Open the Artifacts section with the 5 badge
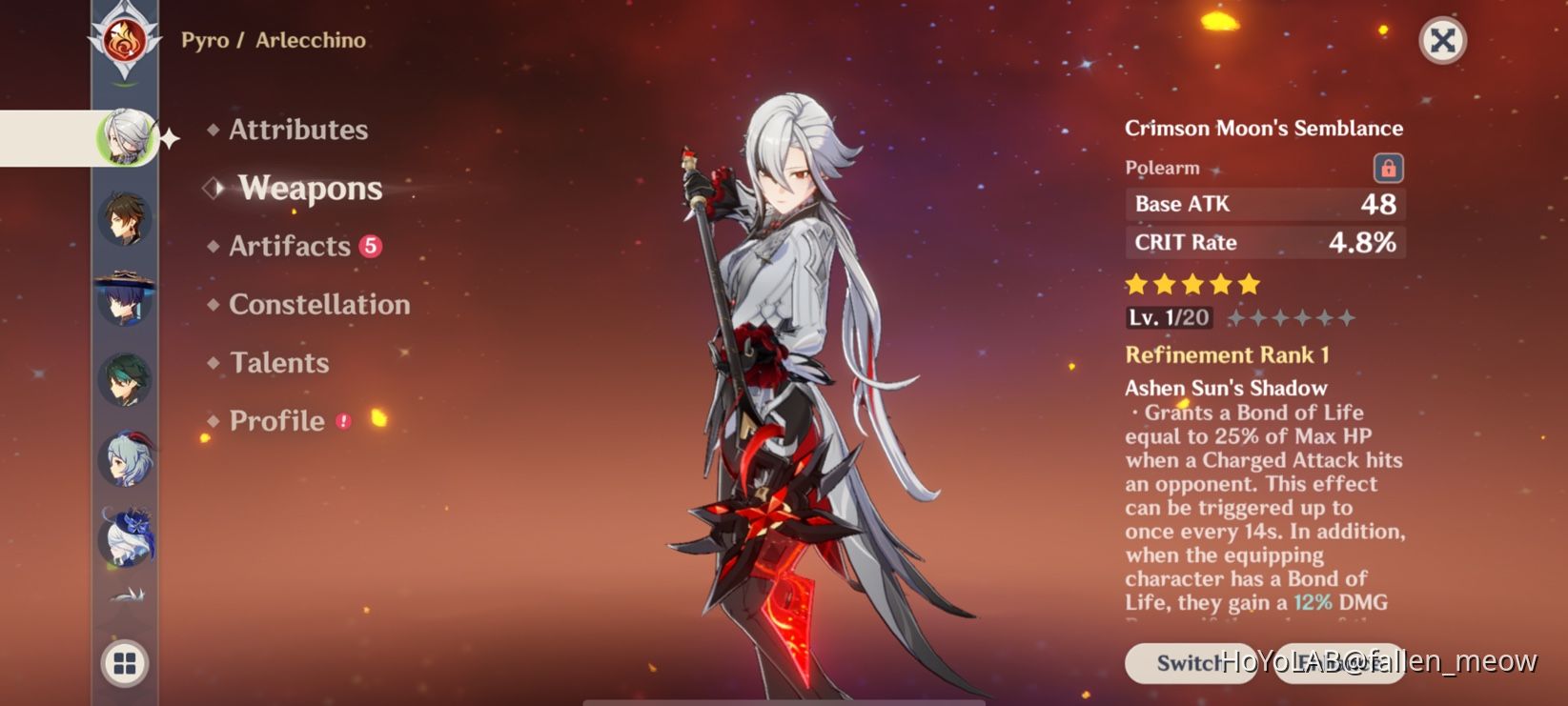1568x706 pixels. (289, 246)
